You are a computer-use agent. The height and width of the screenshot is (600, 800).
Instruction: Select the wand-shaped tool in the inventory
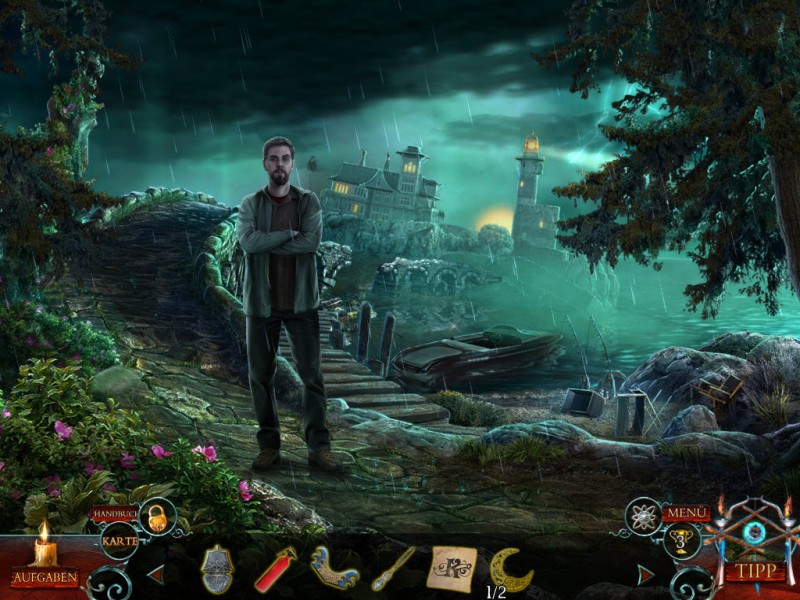coord(392,569)
